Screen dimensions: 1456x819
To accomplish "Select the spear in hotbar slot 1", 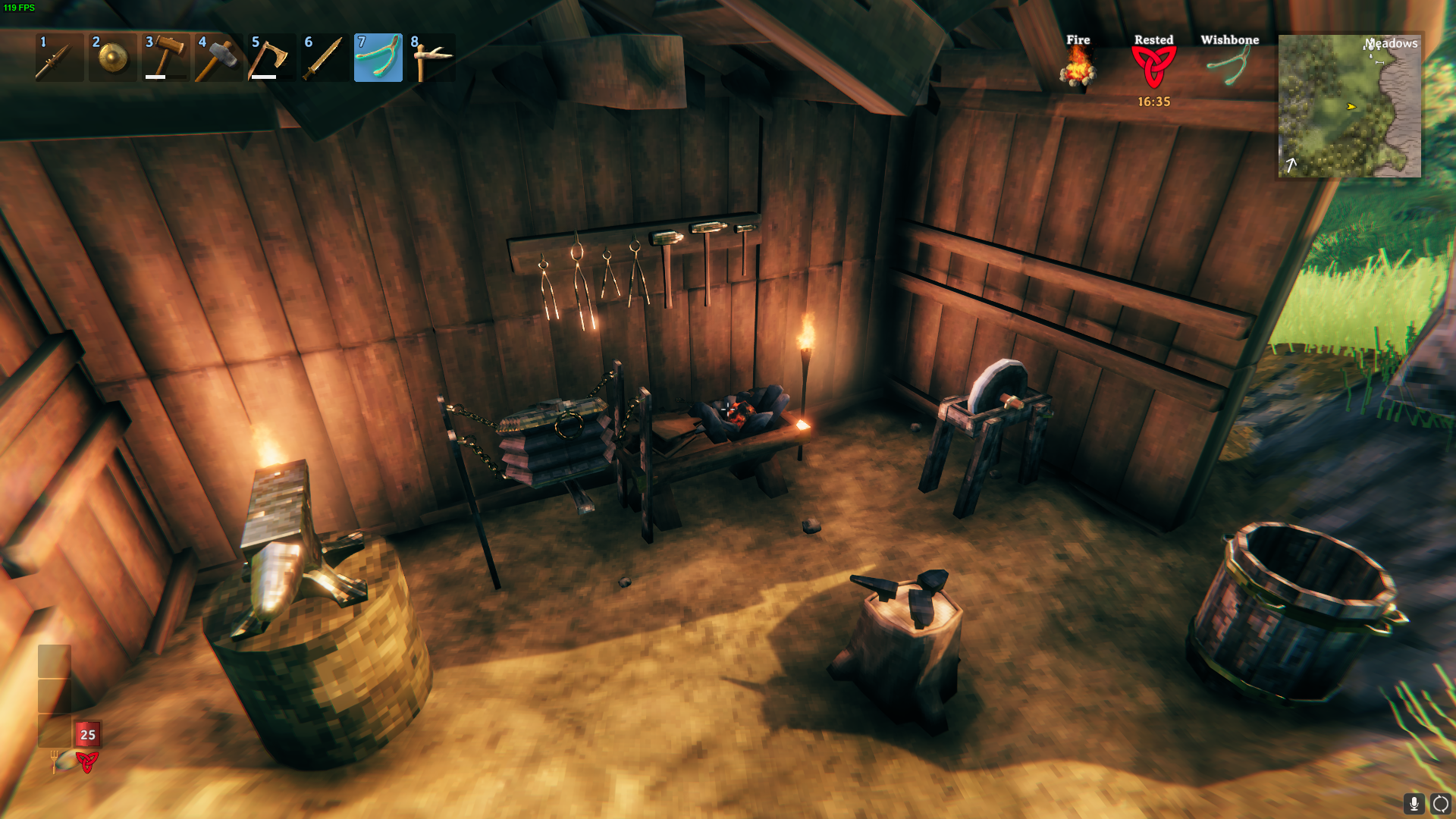I will point(59,58).
